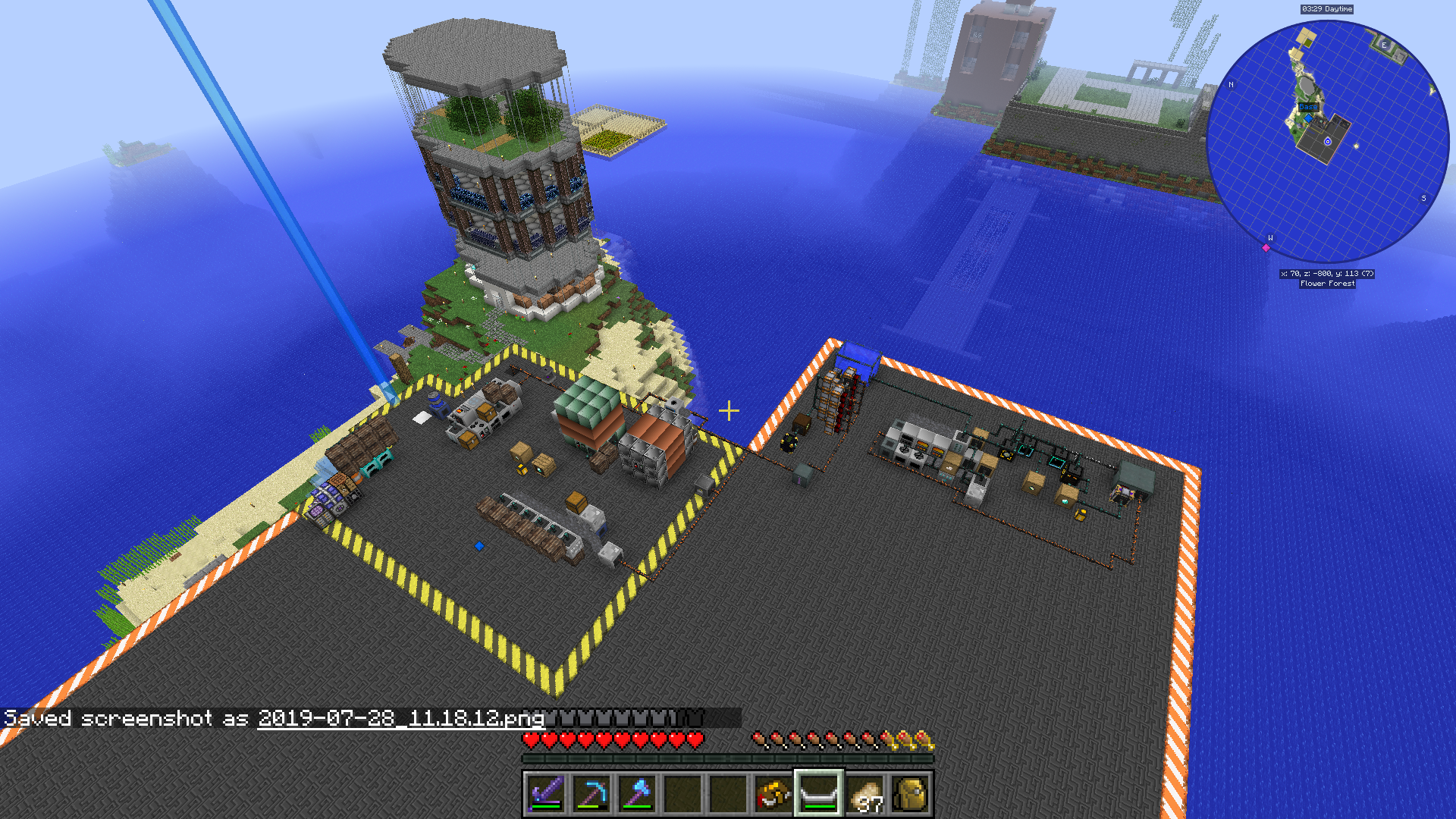Open the saved screenshot file link
The image size is (1456, 819).
(x=401, y=718)
